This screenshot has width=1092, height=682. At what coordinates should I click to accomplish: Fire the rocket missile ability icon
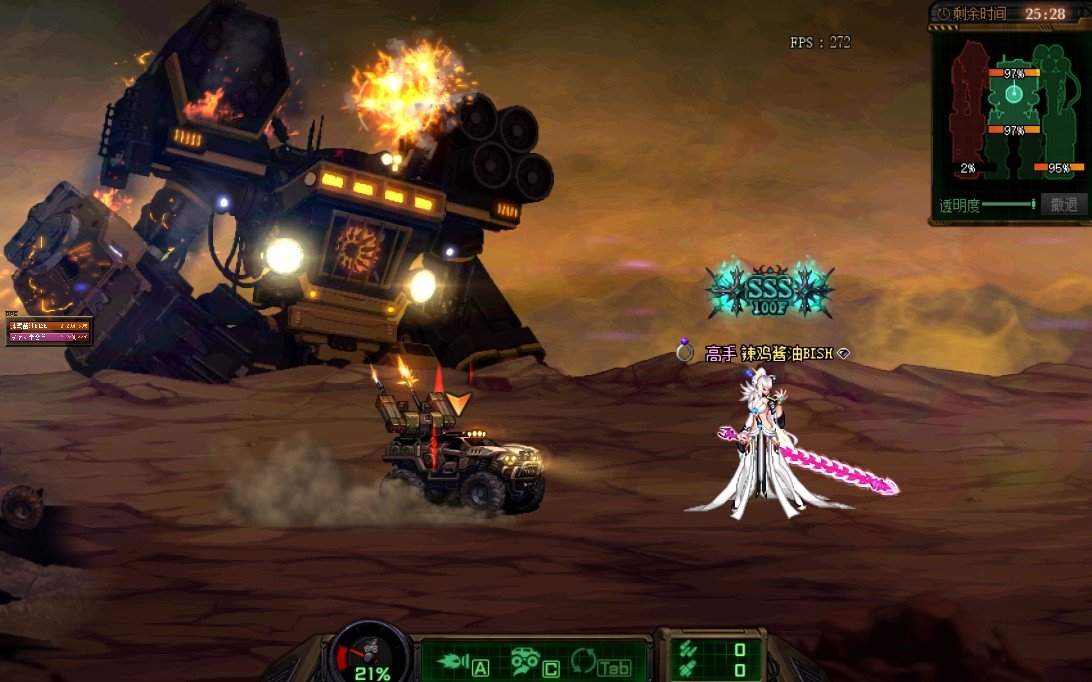tap(453, 663)
